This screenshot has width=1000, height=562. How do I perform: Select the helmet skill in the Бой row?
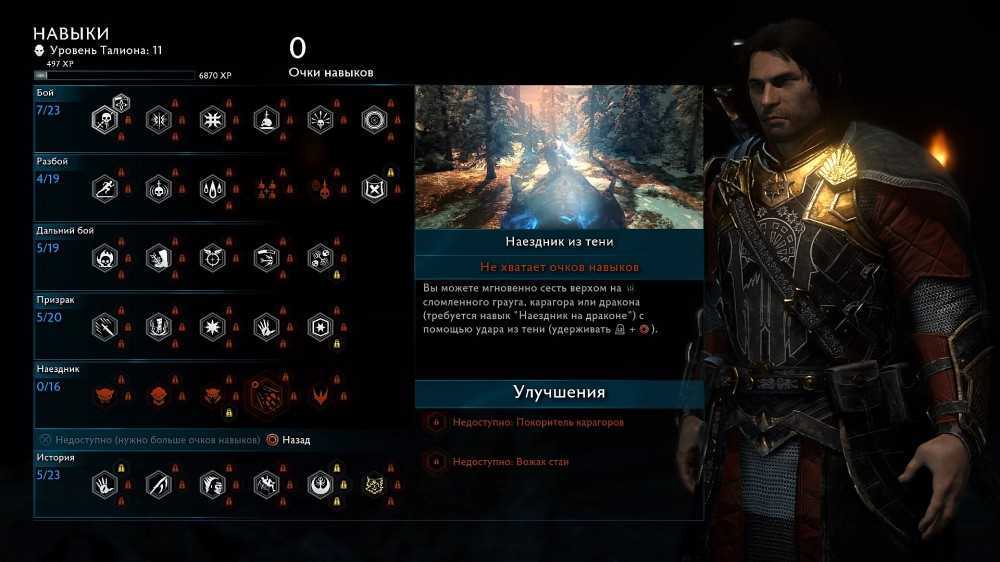click(x=266, y=121)
